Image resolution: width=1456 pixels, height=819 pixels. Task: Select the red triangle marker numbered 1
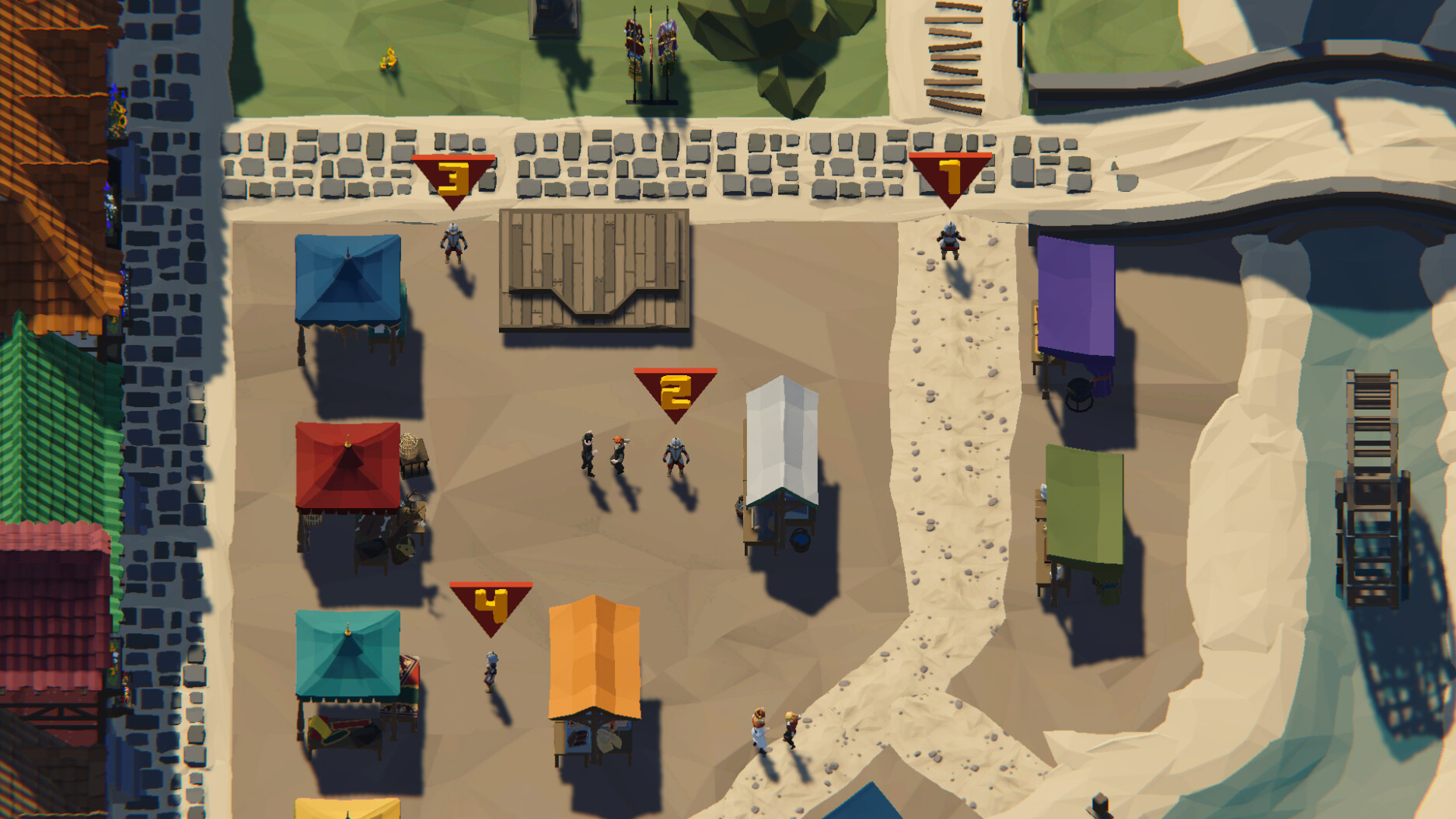(950, 177)
